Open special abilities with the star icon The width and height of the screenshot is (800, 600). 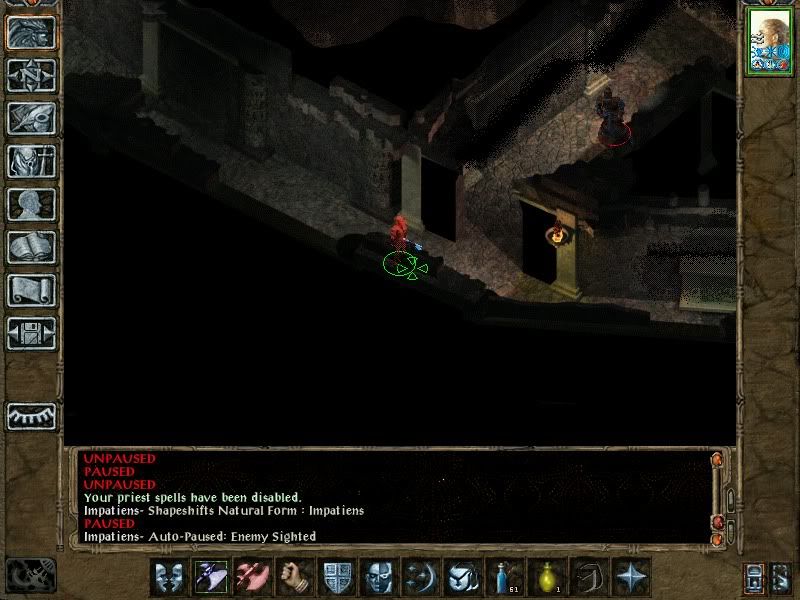[x=632, y=578]
